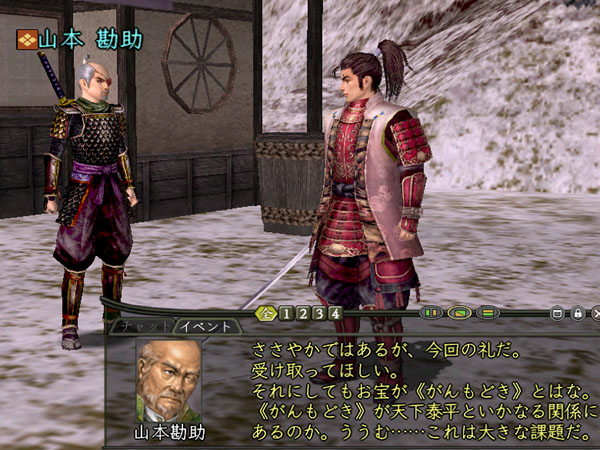Image resolution: width=600 pixels, height=450 pixels.
Task: Click the two green horizontal bars button
Action: click(488, 313)
